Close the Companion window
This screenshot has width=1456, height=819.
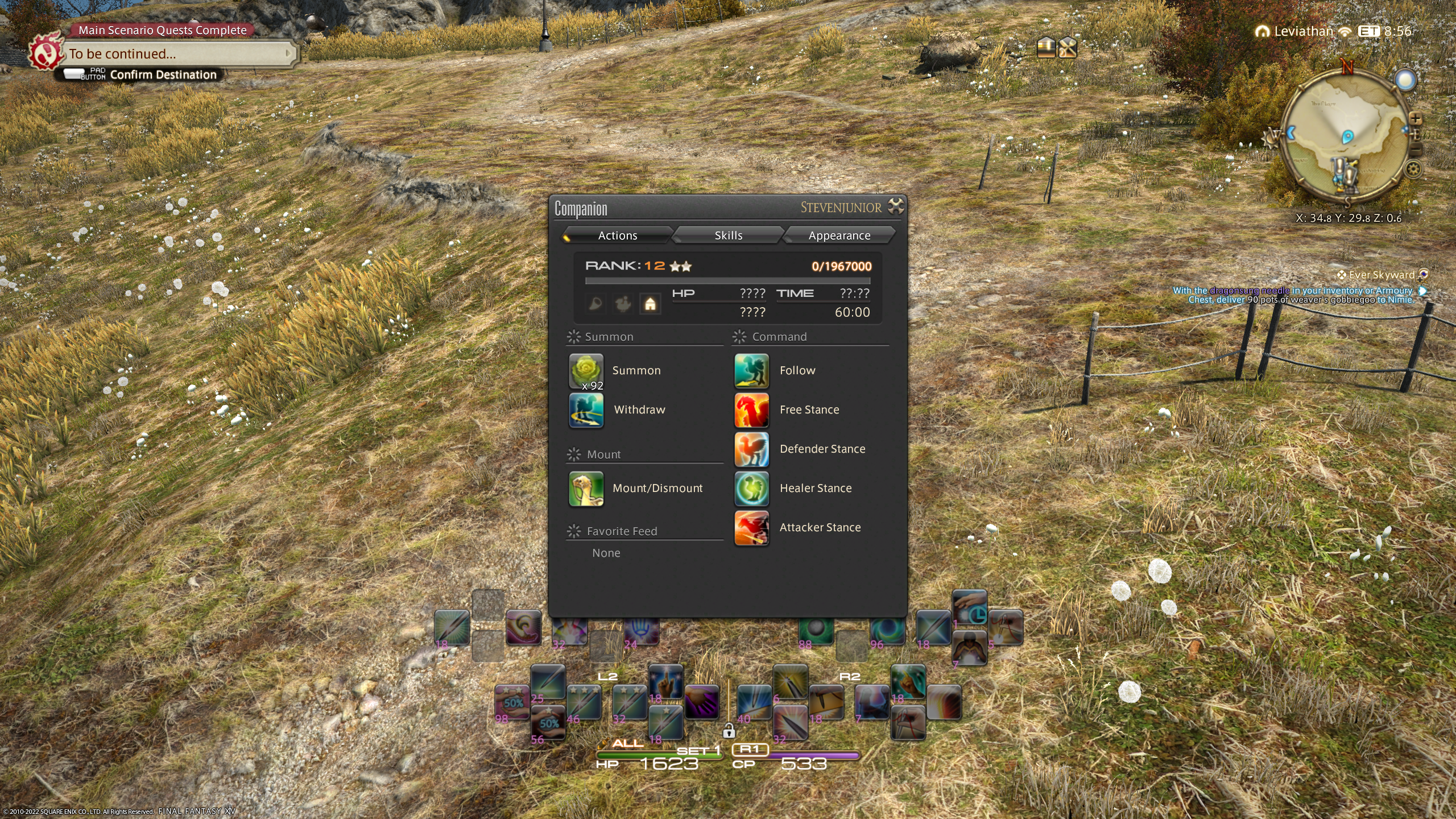895,206
